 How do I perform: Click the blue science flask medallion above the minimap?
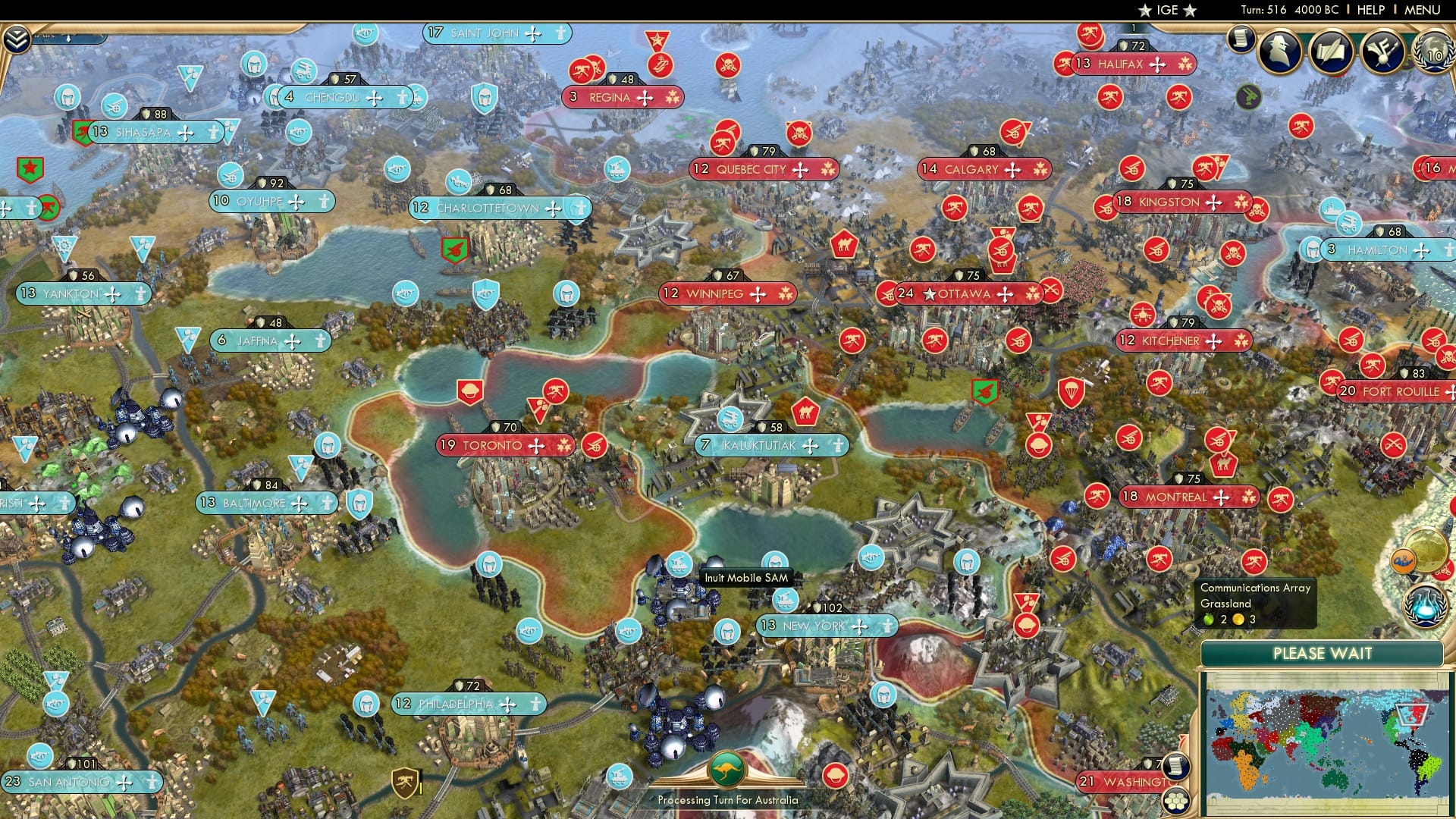[1425, 604]
